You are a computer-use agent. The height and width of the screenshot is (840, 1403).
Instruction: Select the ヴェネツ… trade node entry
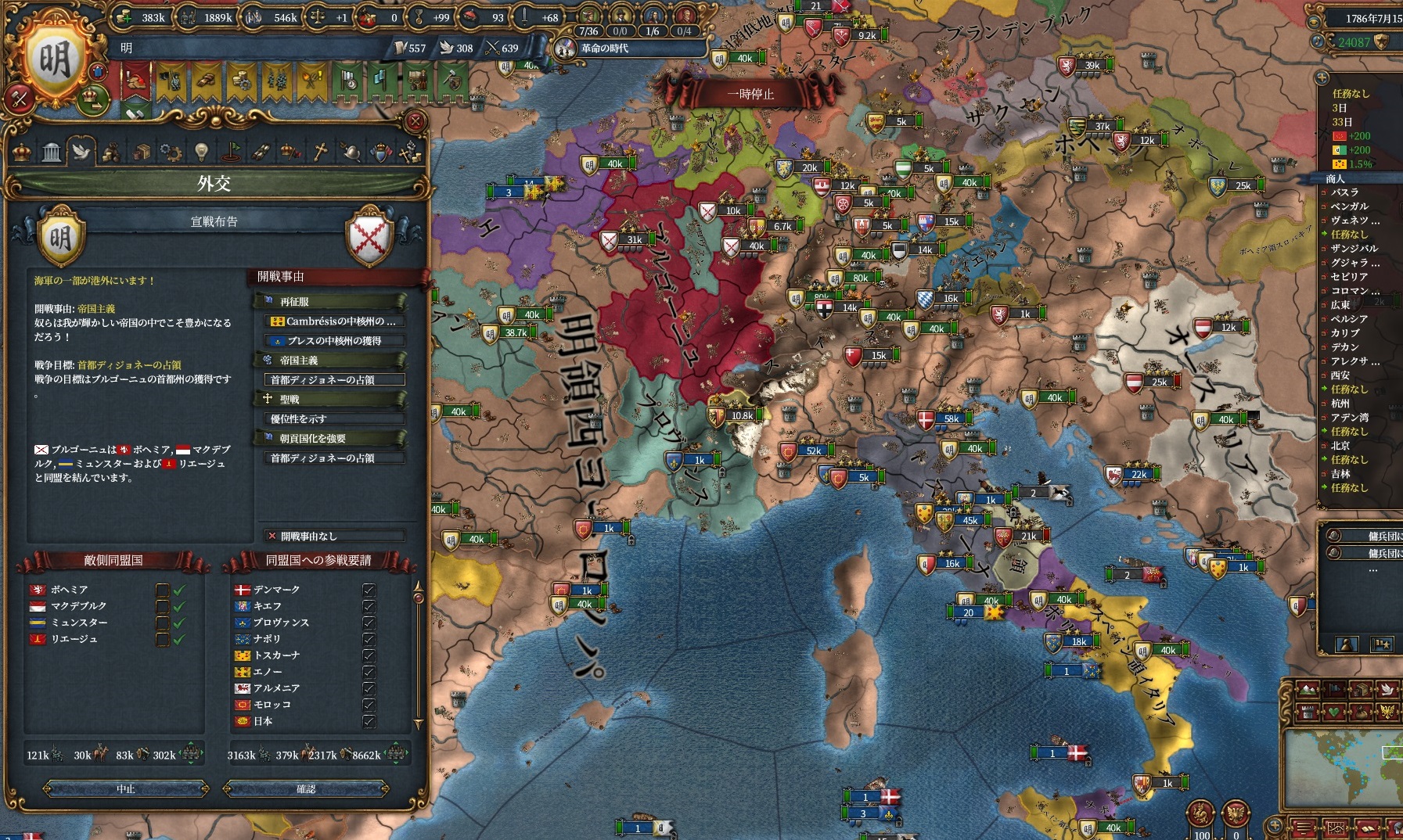(1354, 221)
